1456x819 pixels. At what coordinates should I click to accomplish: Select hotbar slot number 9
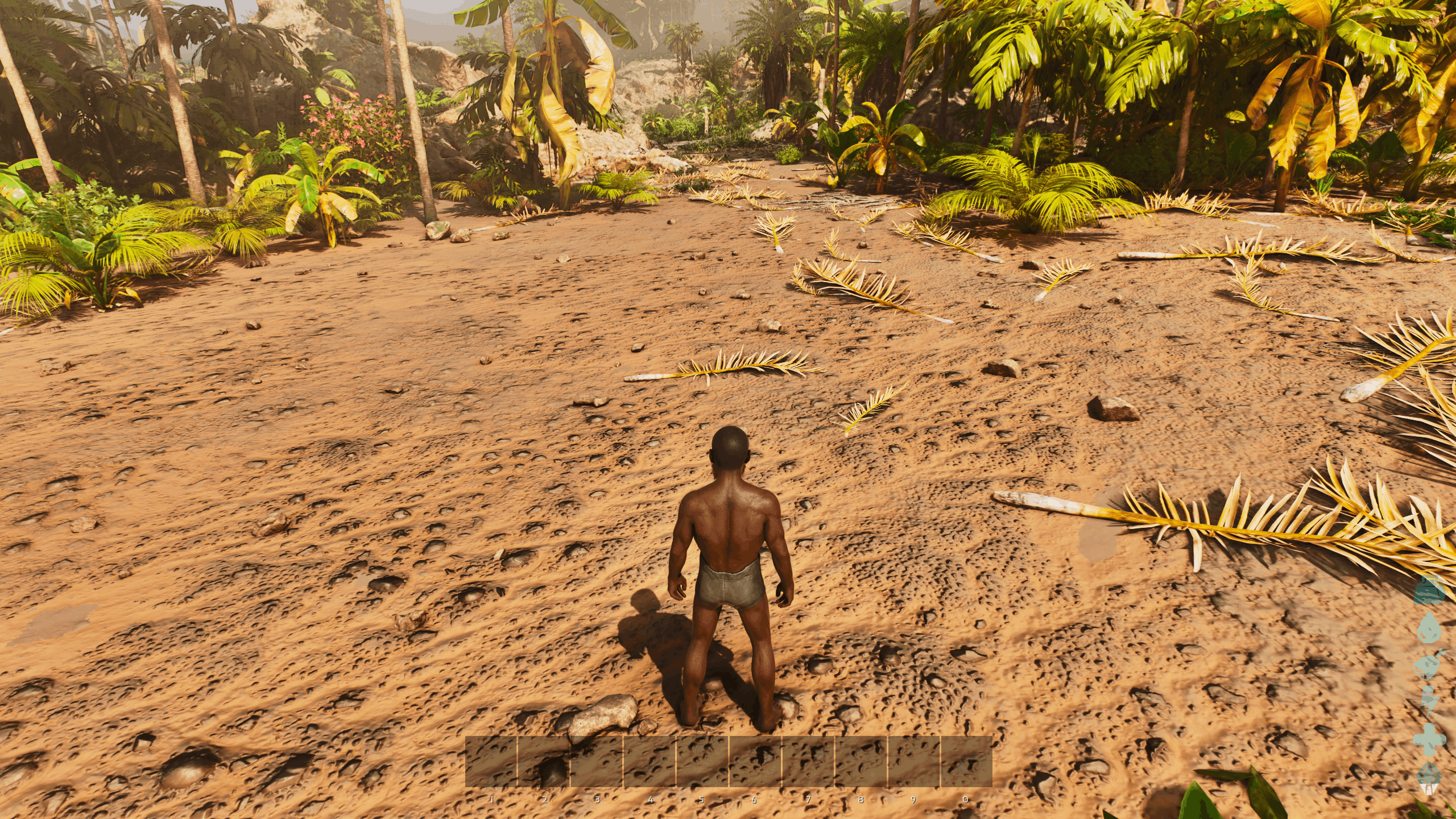coord(915,762)
